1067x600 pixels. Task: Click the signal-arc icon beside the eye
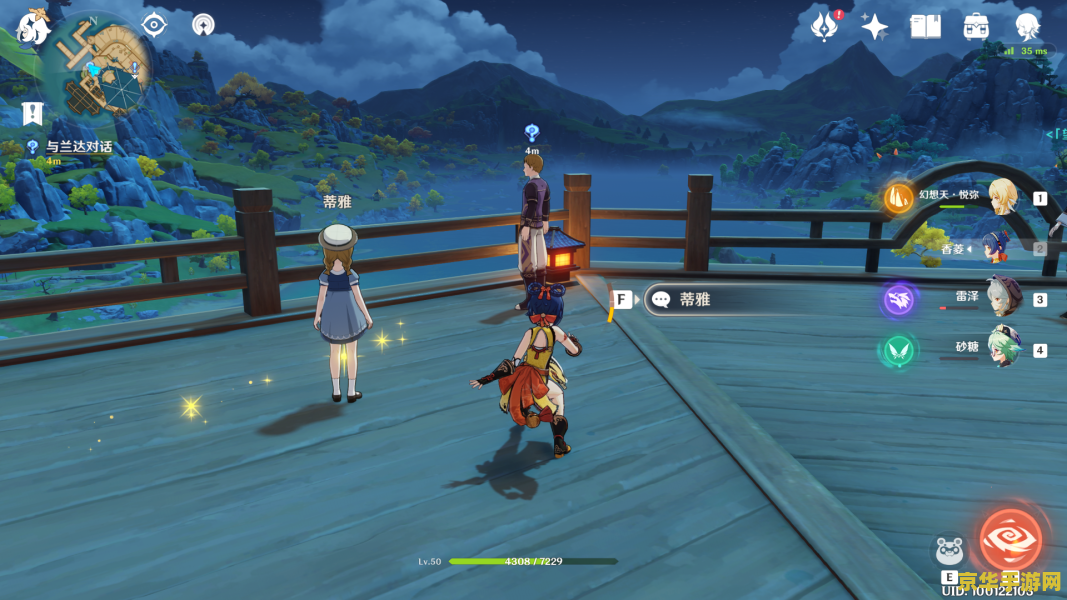pos(203,25)
